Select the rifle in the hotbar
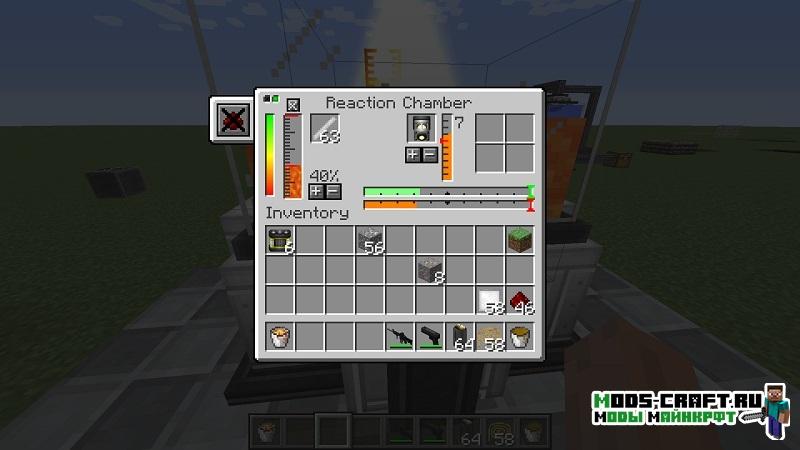The image size is (800, 450). click(x=400, y=337)
